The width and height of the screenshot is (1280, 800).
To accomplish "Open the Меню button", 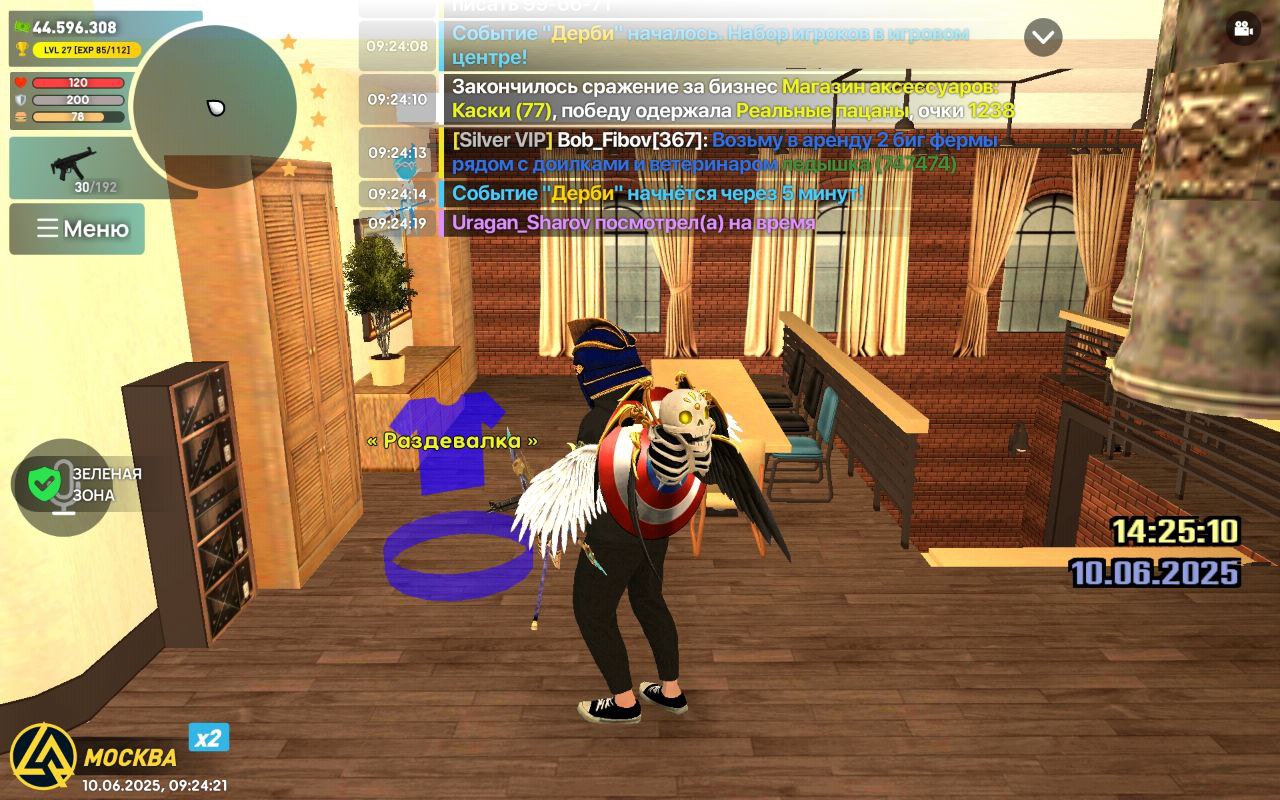I will click(78, 229).
